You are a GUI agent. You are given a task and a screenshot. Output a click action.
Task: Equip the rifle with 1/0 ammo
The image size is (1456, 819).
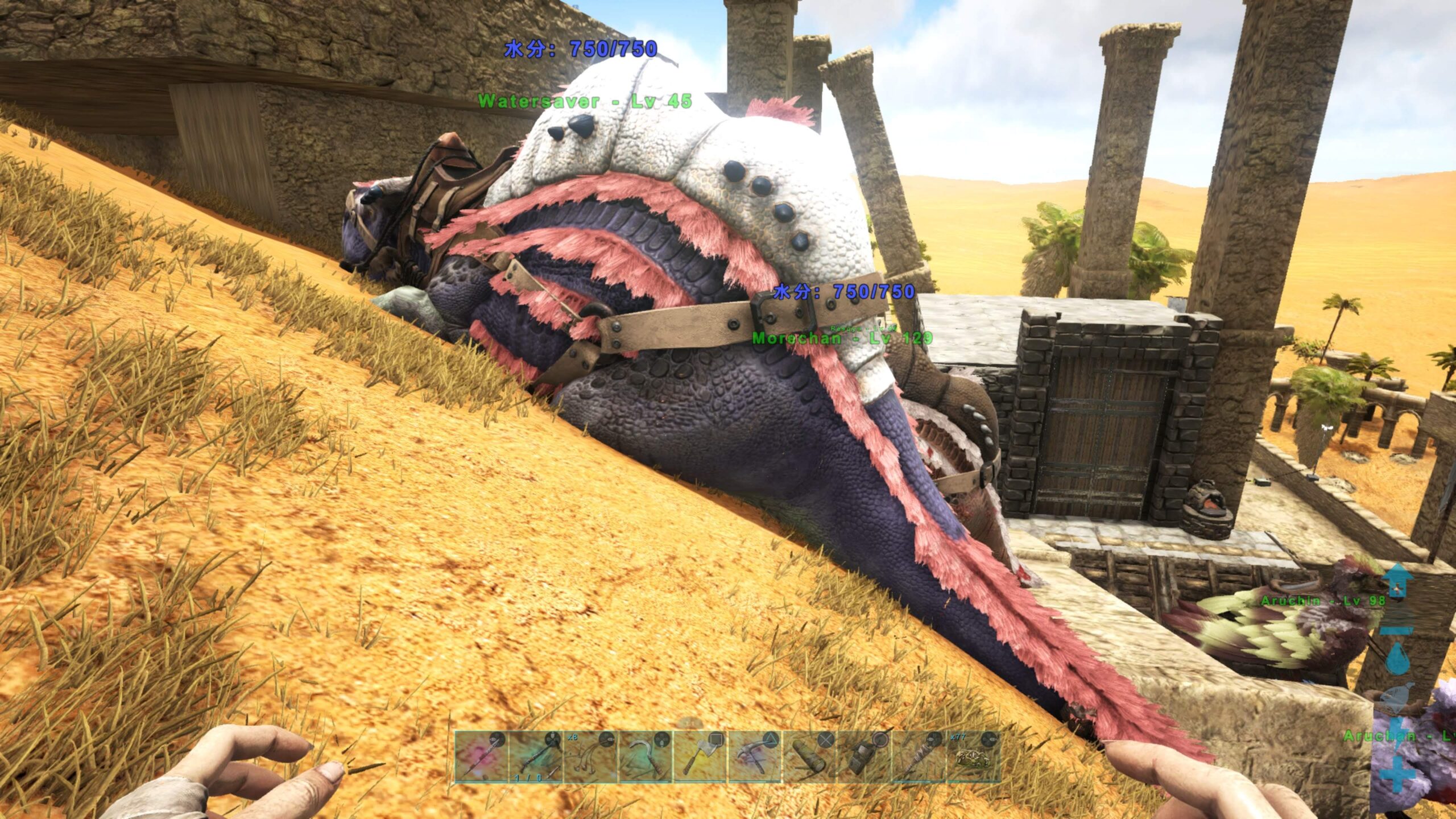point(536,758)
